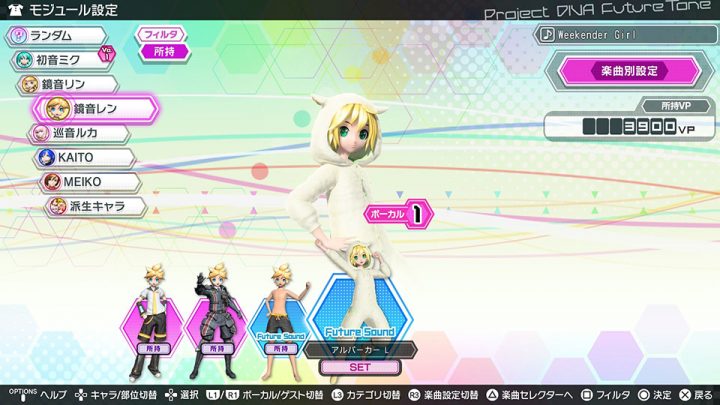The height and width of the screenshot is (405, 720).
Task: Open 楽曲別設定 song settings
Action: click(x=629, y=72)
